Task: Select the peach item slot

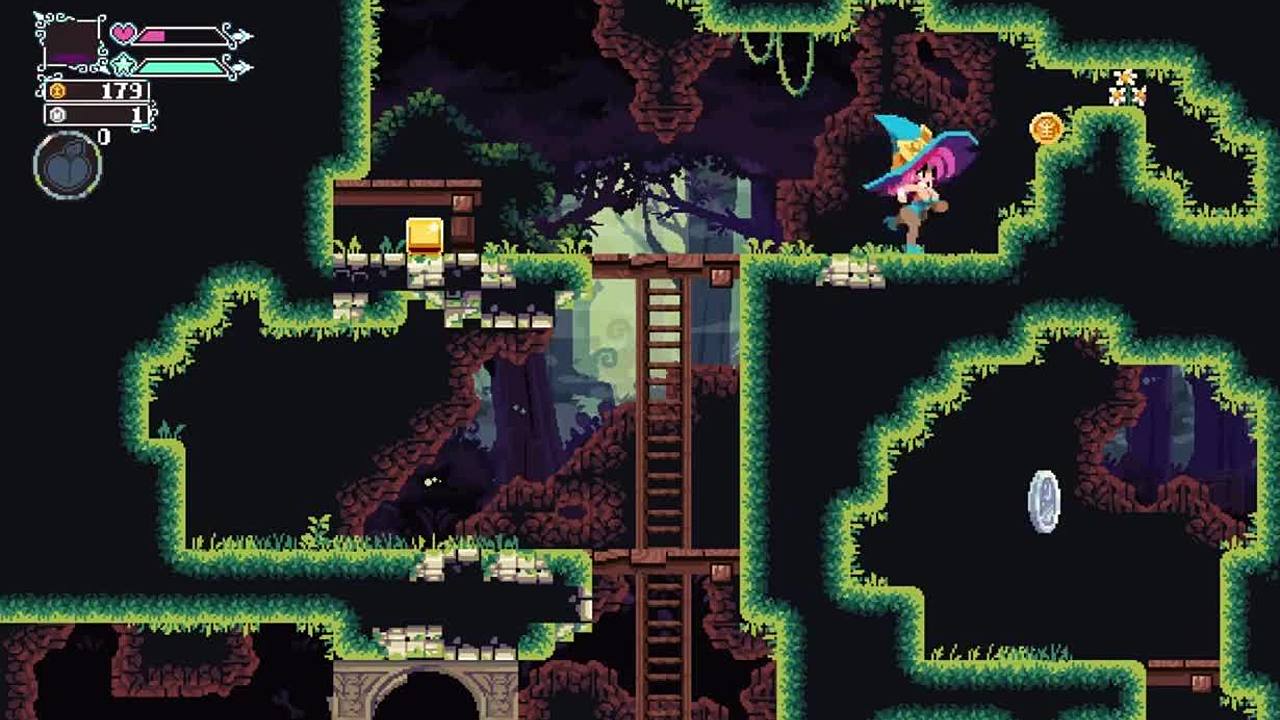Action: (68, 165)
